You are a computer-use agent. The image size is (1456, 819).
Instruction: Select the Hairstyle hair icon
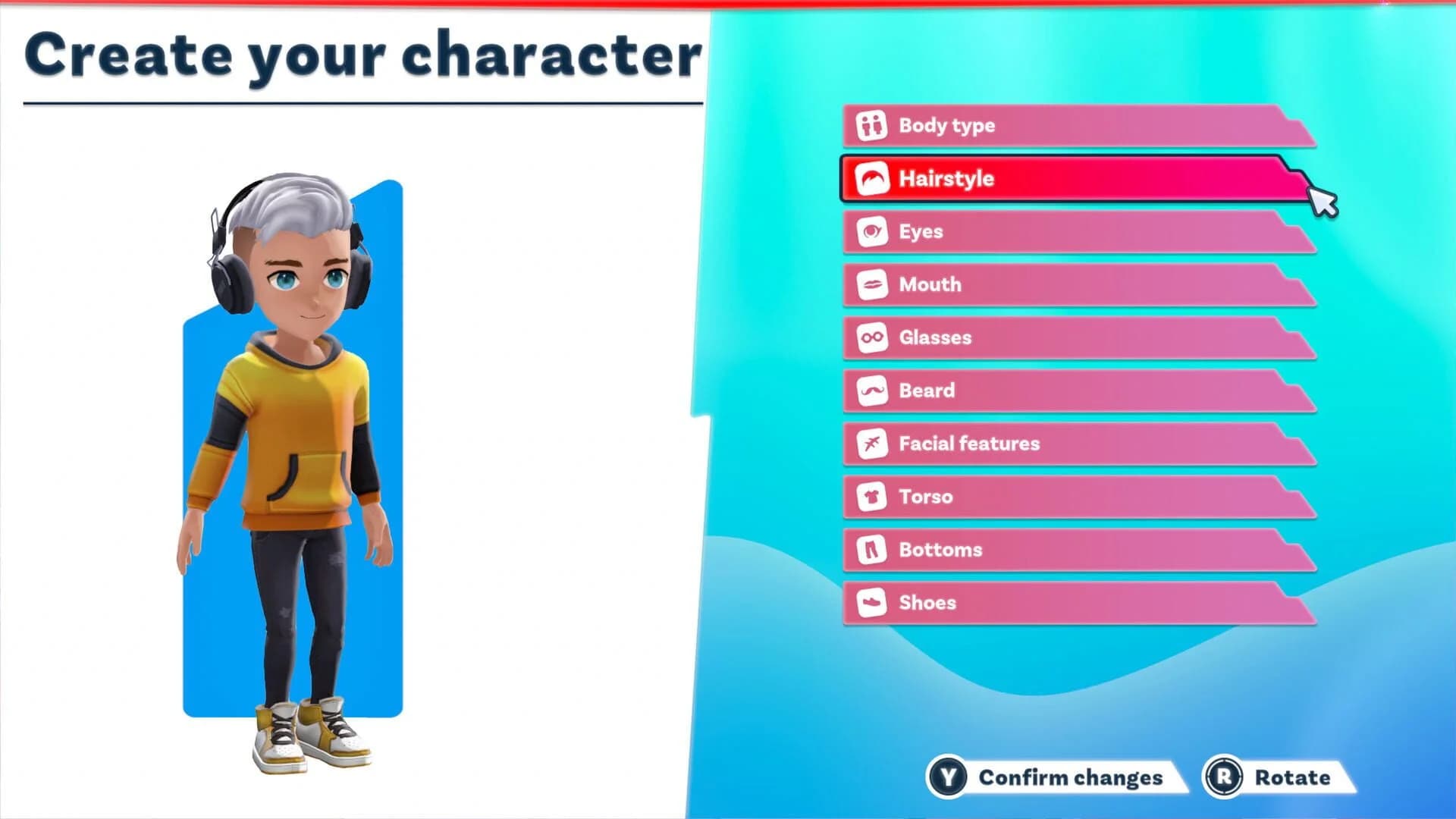click(x=871, y=178)
